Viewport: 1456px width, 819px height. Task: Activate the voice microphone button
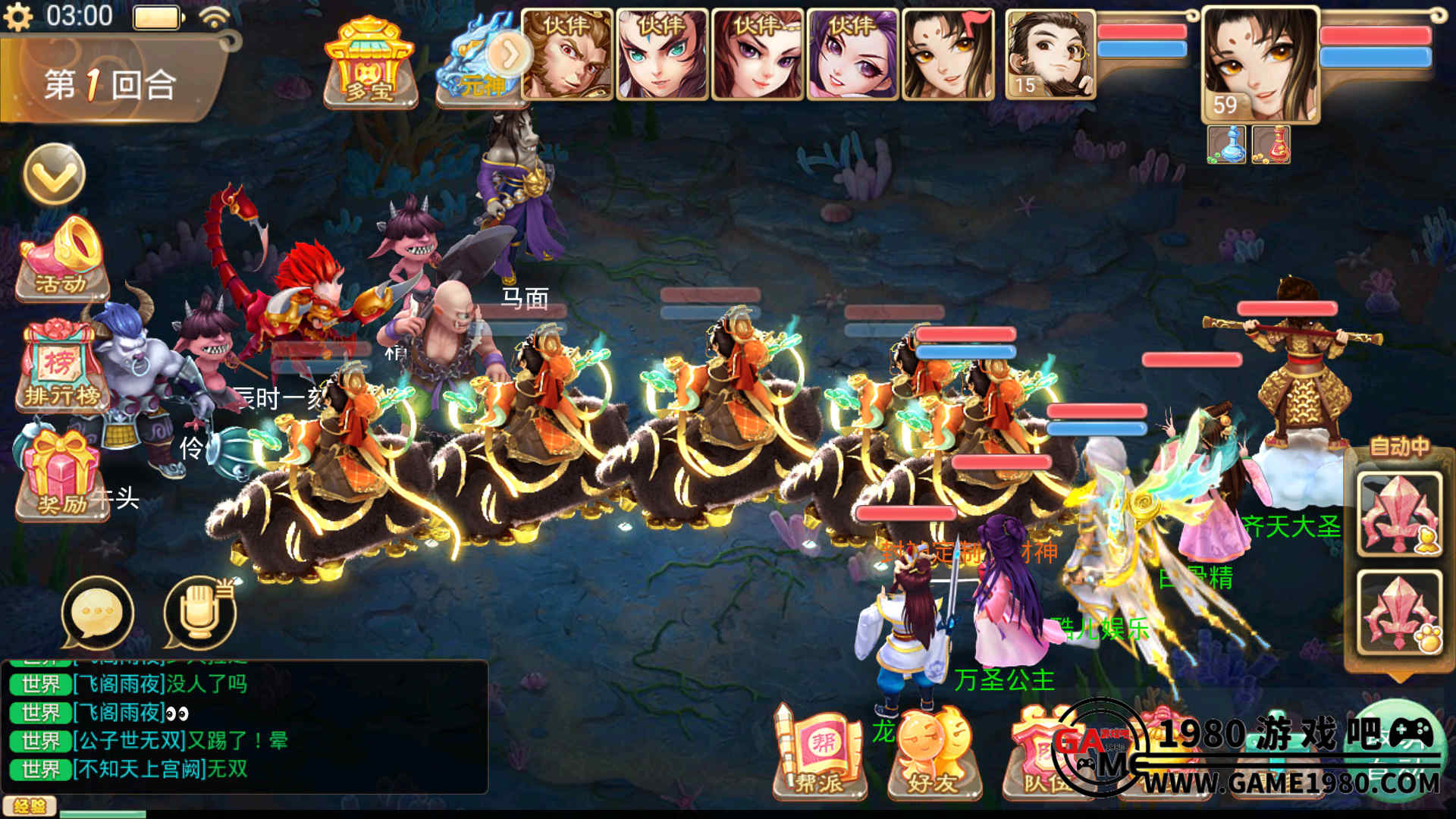200,613
